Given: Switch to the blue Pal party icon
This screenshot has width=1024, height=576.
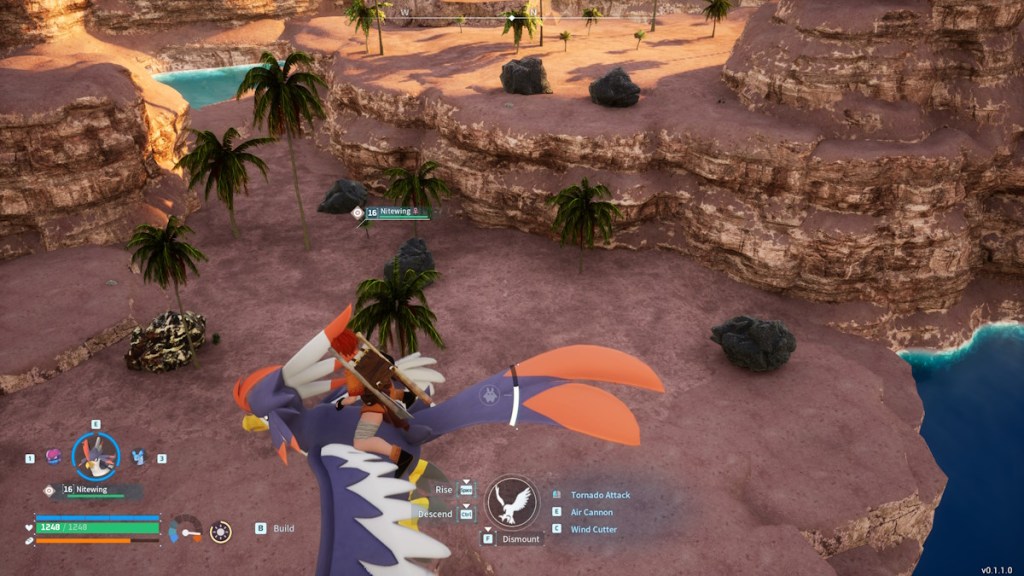Looking at the screenshot, I should (x=138, y=457).
